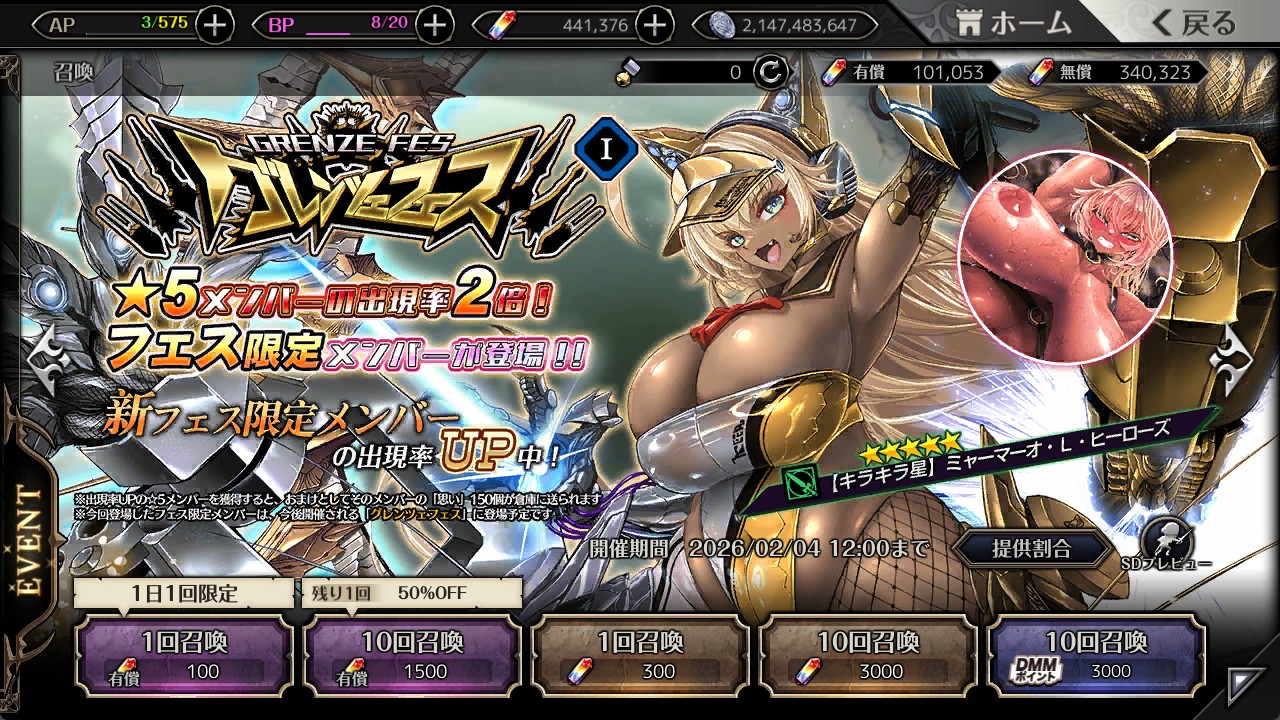
Task: Click the circular refresh arrow icon
Action: pyautogui.click(x=771, y=72)
